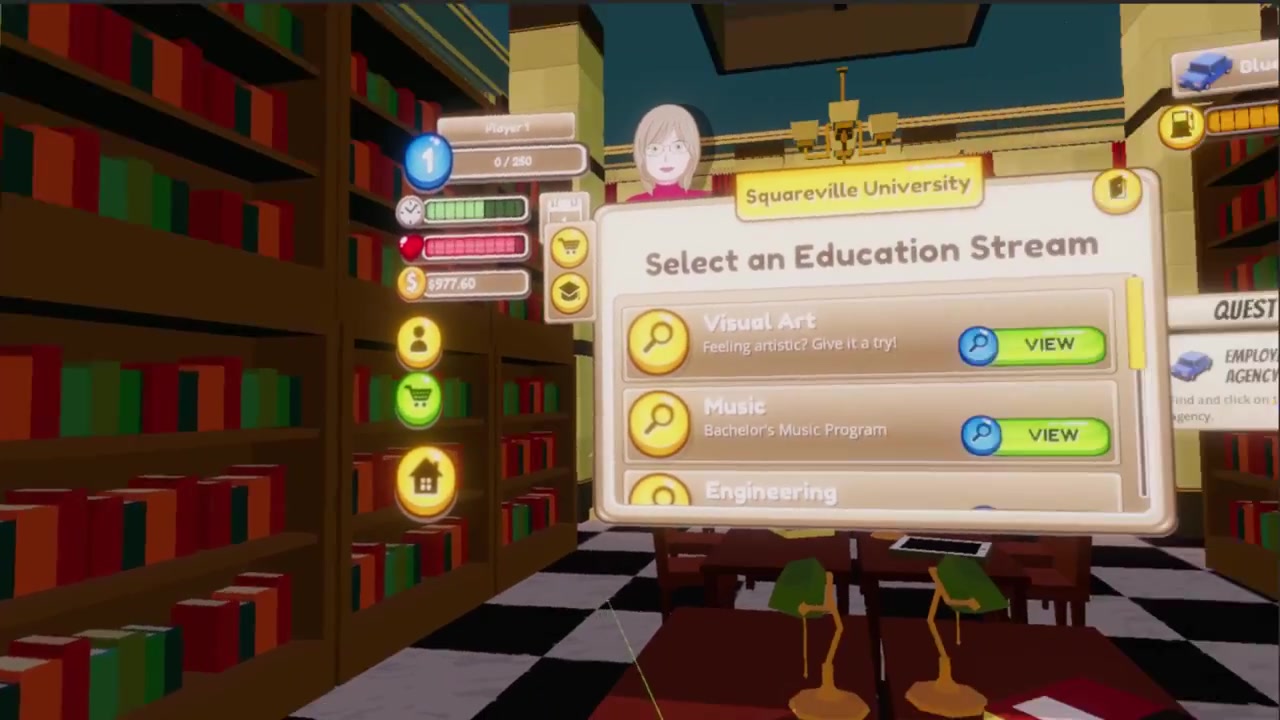Click the door exit icon on the panel

click(x=1117, y=191)
